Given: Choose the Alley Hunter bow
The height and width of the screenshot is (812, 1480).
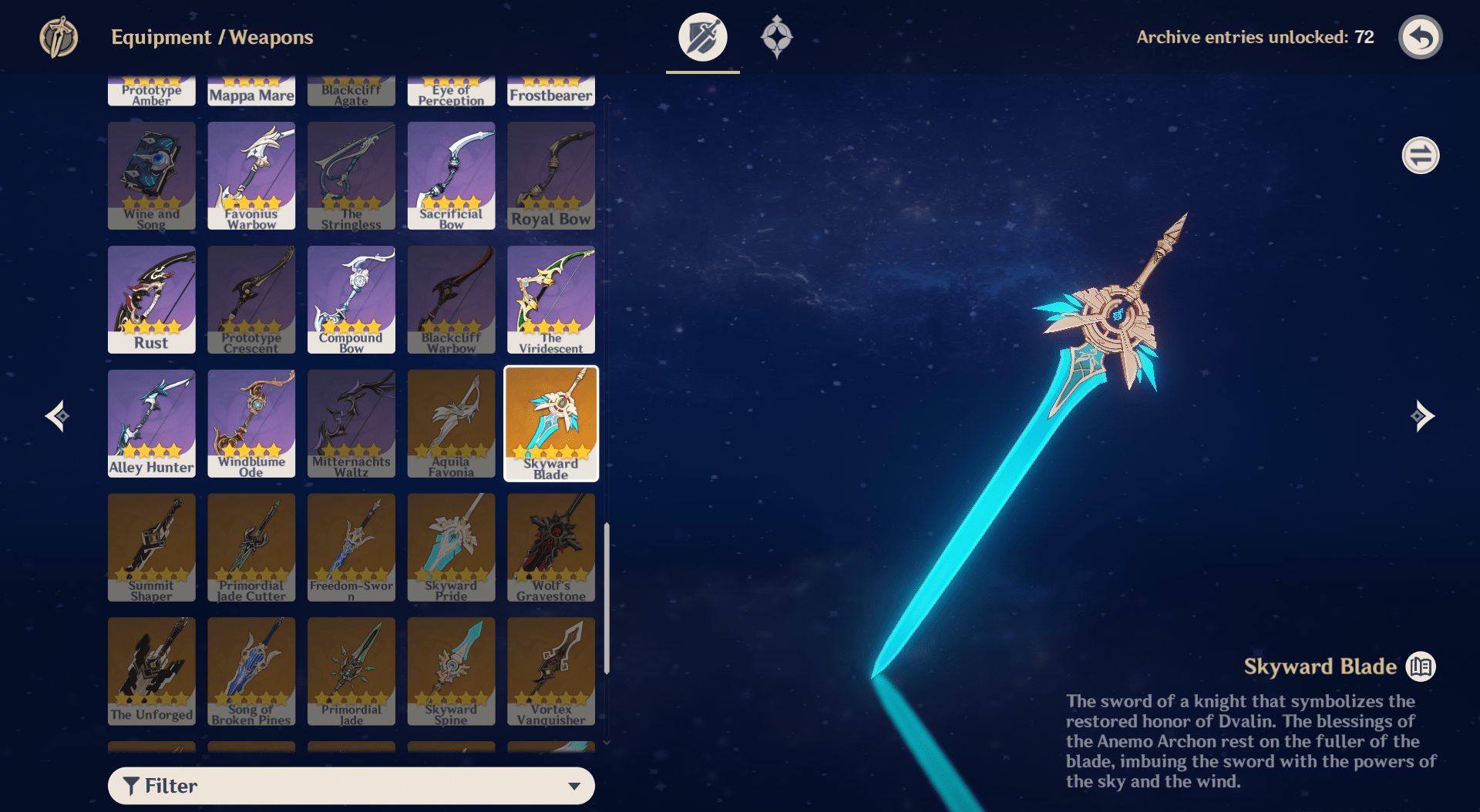Looking at the screenshot, I should [x=151, y=424].
